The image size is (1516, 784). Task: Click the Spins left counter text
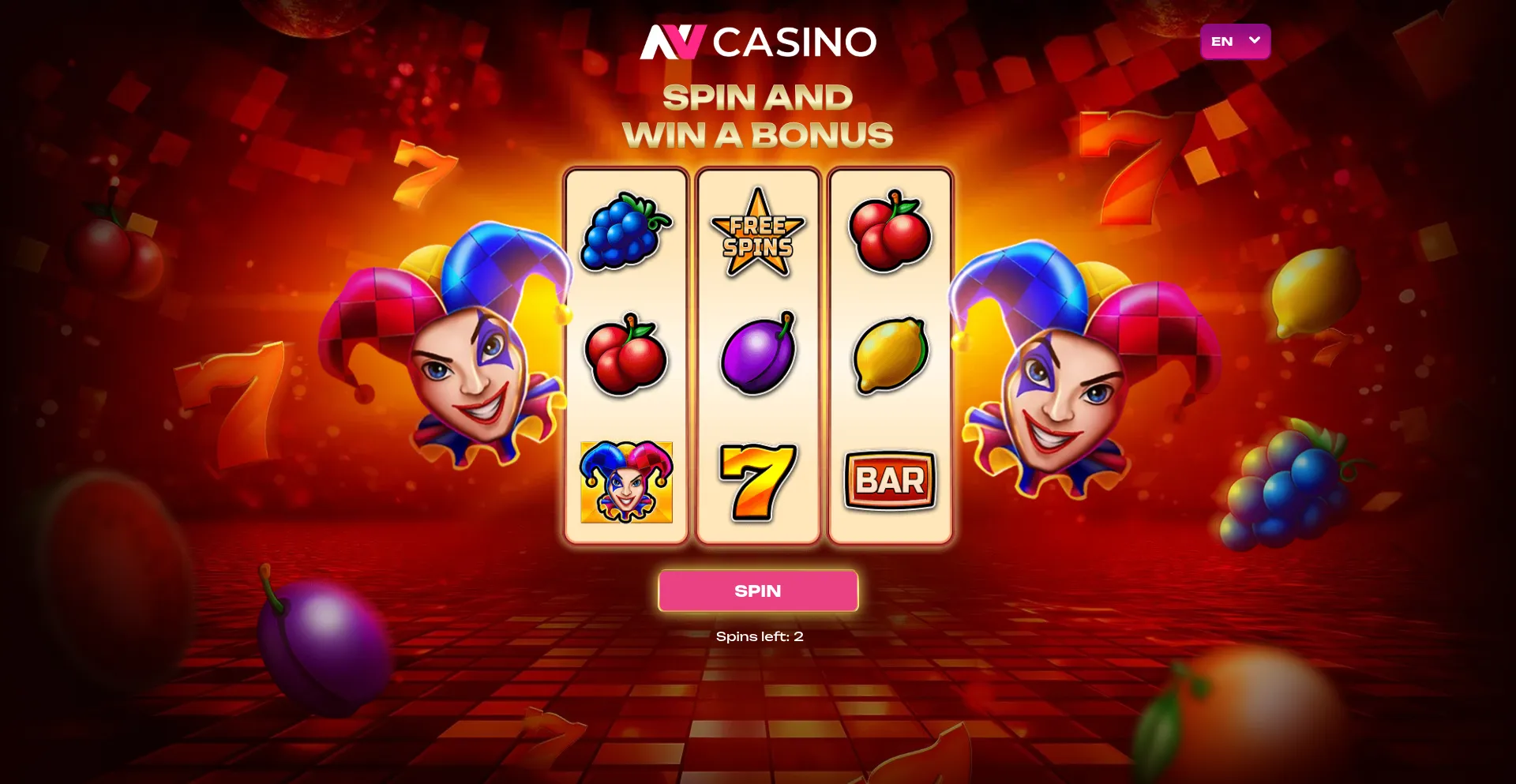click(x=758, y=634)
